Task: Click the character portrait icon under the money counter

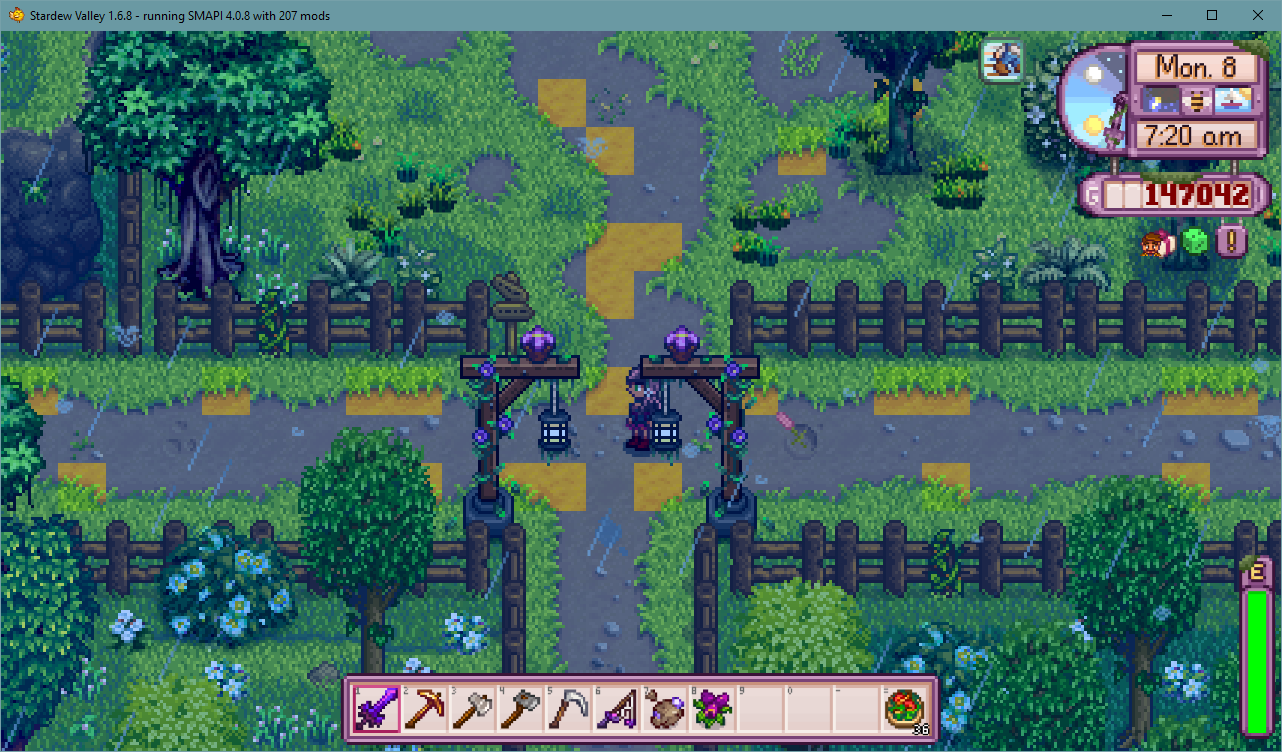Action: [1155, 241]
